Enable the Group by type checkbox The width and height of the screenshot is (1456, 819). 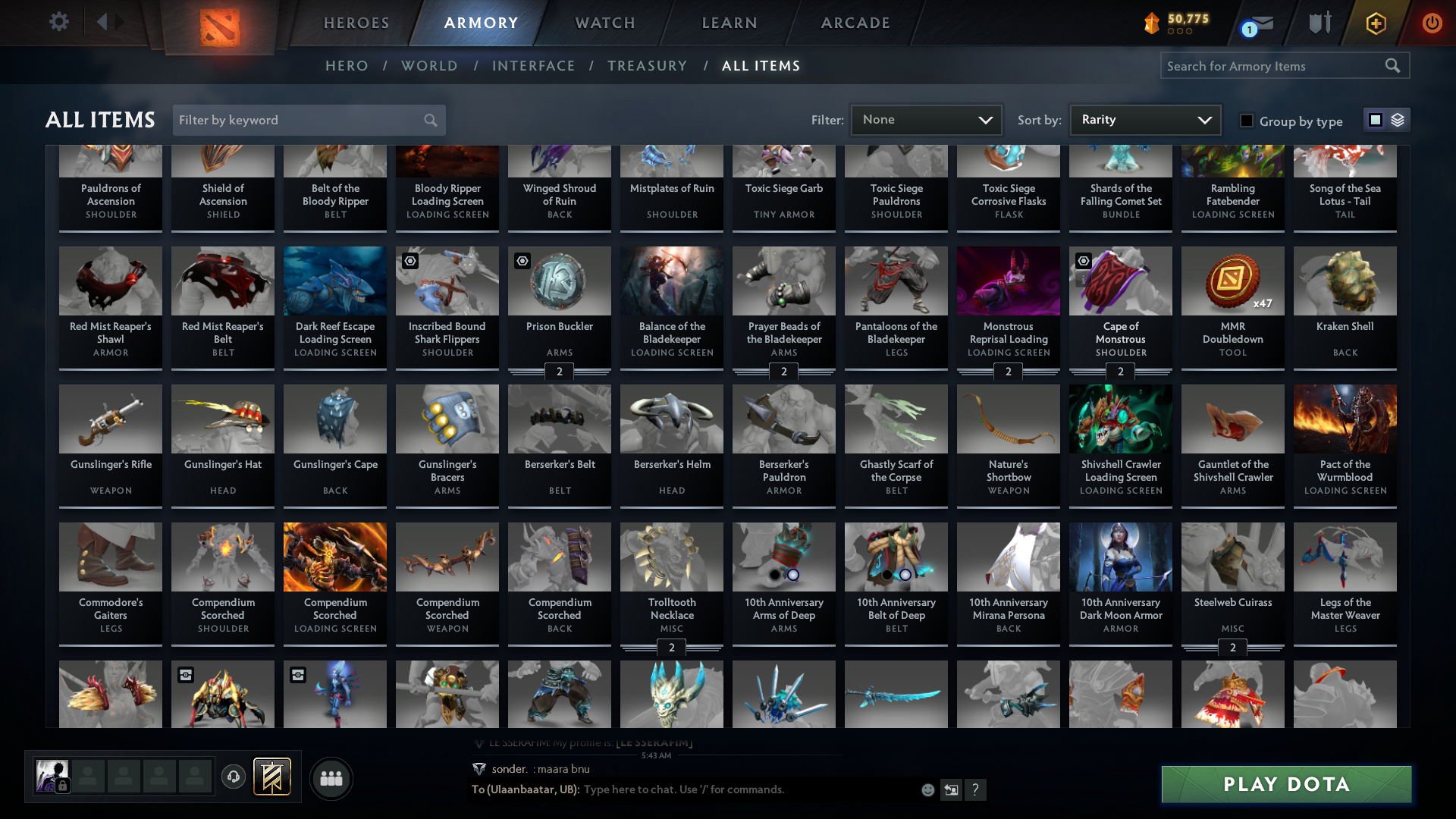click(x=1247, y=121)
